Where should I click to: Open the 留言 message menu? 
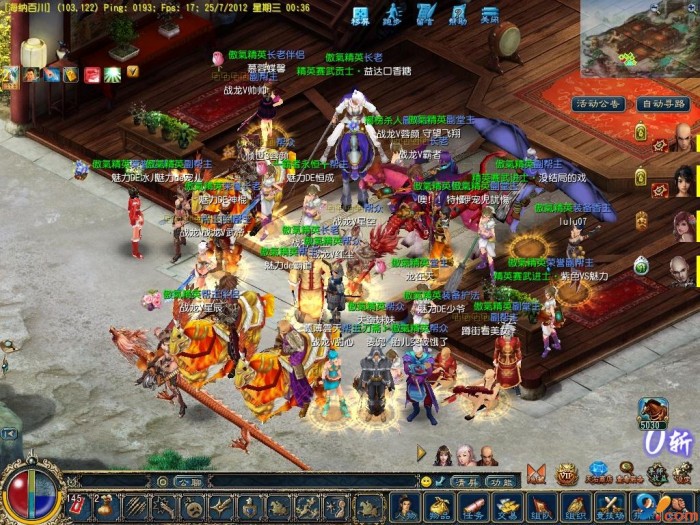(425, 14)
